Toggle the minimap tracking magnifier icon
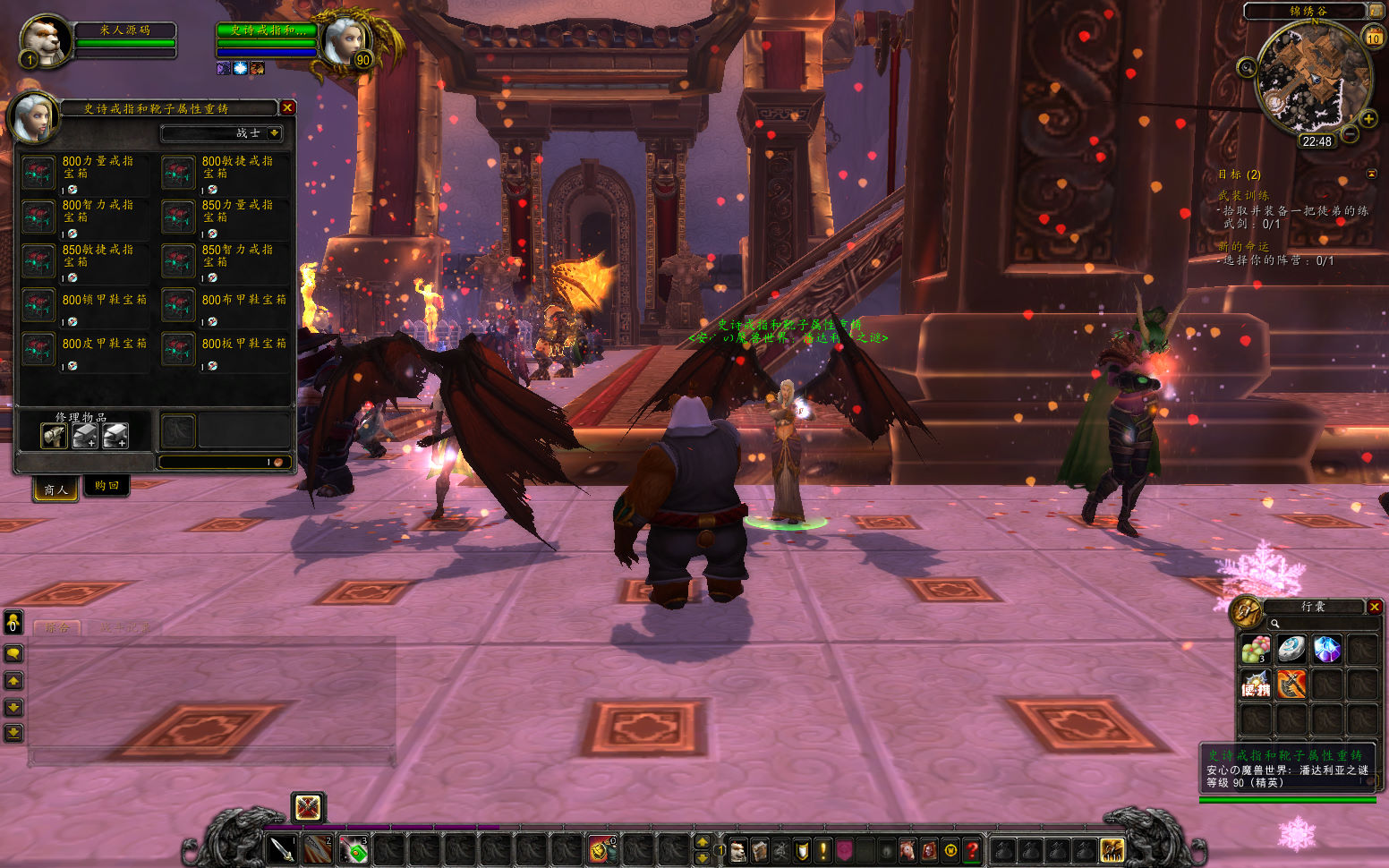1389x868 pixels. coord(1247,67)
